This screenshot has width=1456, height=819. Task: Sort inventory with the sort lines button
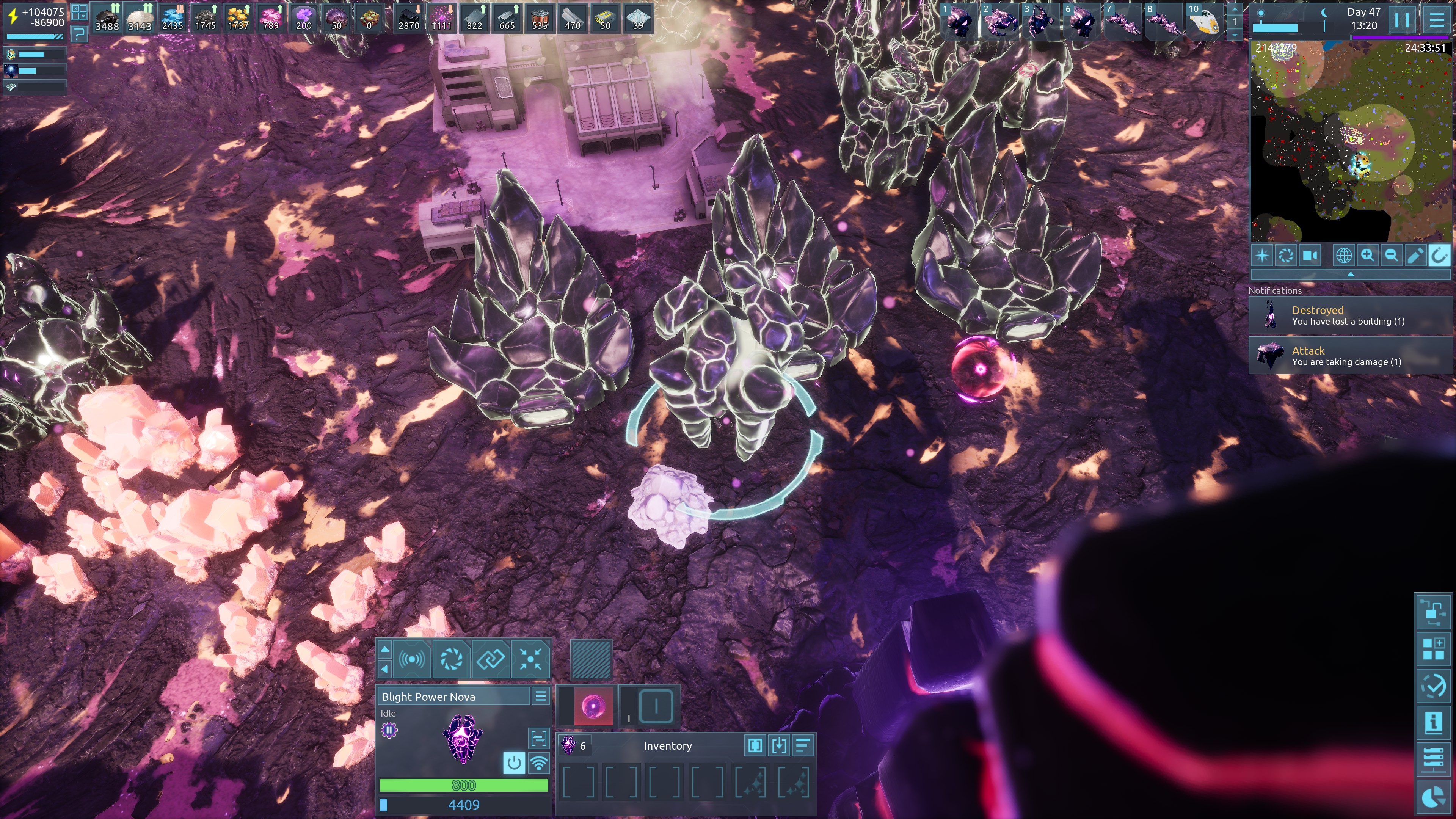(x=803, y=745)
